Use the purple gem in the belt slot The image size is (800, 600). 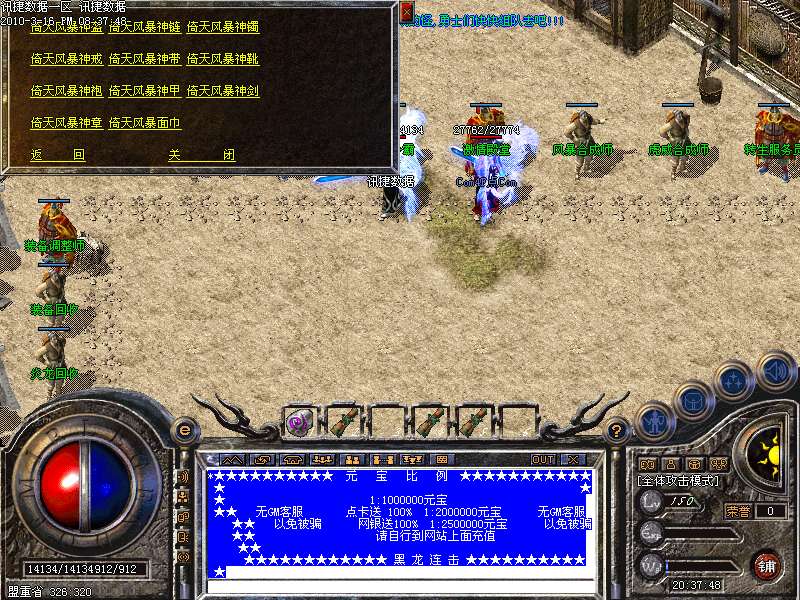[x=299, y=422]
